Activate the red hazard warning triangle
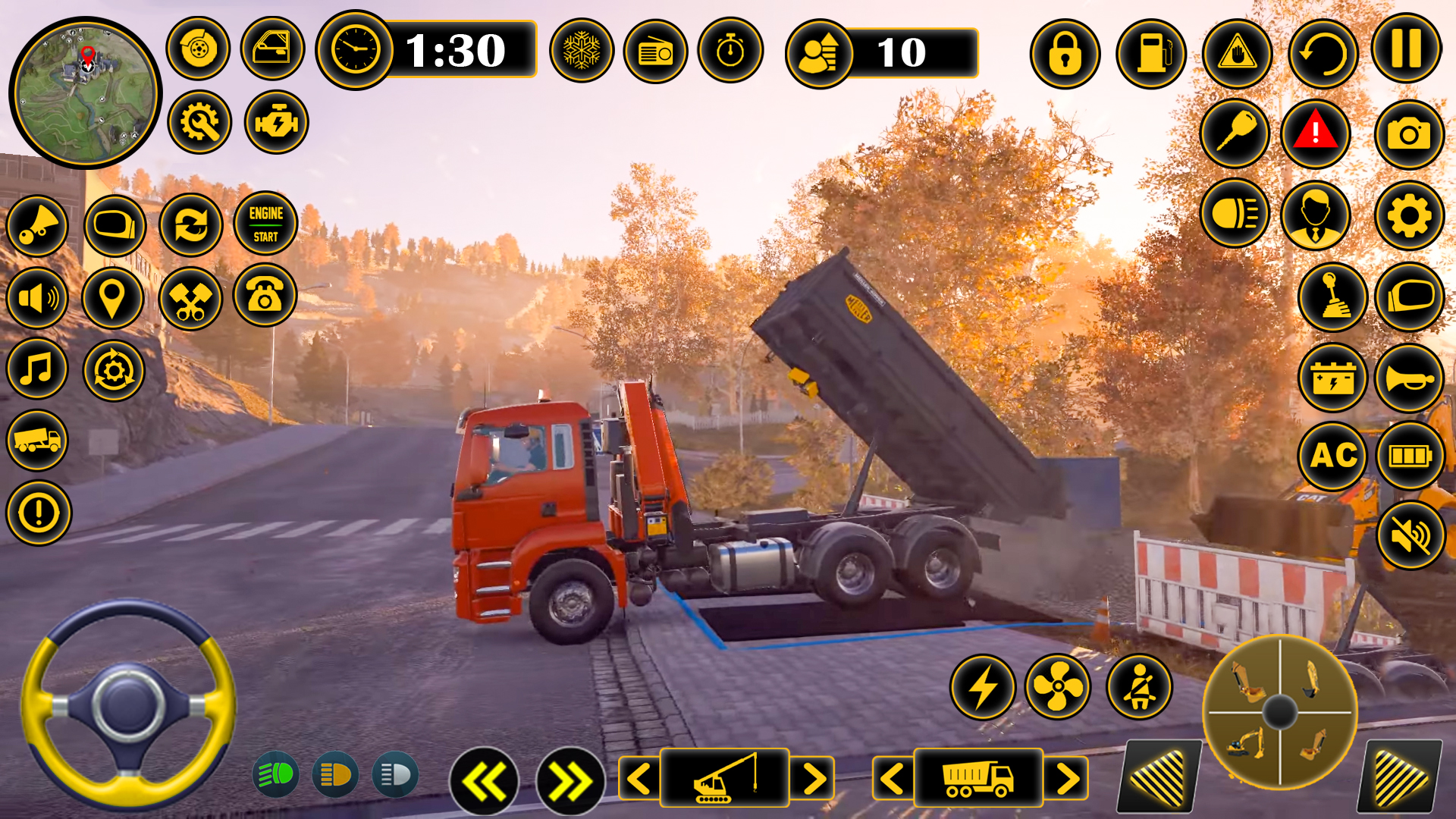 (1315, 133)
